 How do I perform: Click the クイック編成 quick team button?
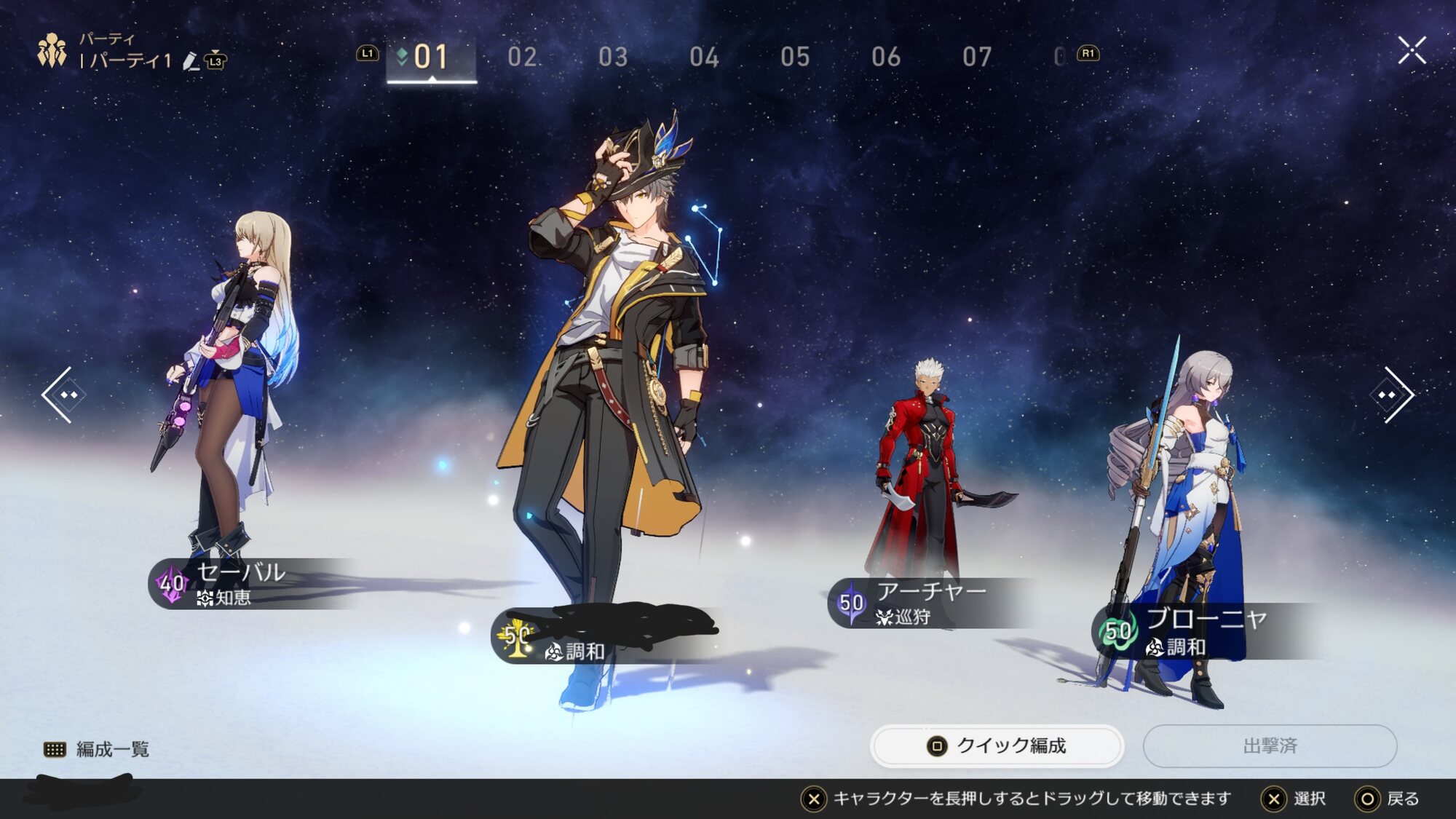[997, 745]
